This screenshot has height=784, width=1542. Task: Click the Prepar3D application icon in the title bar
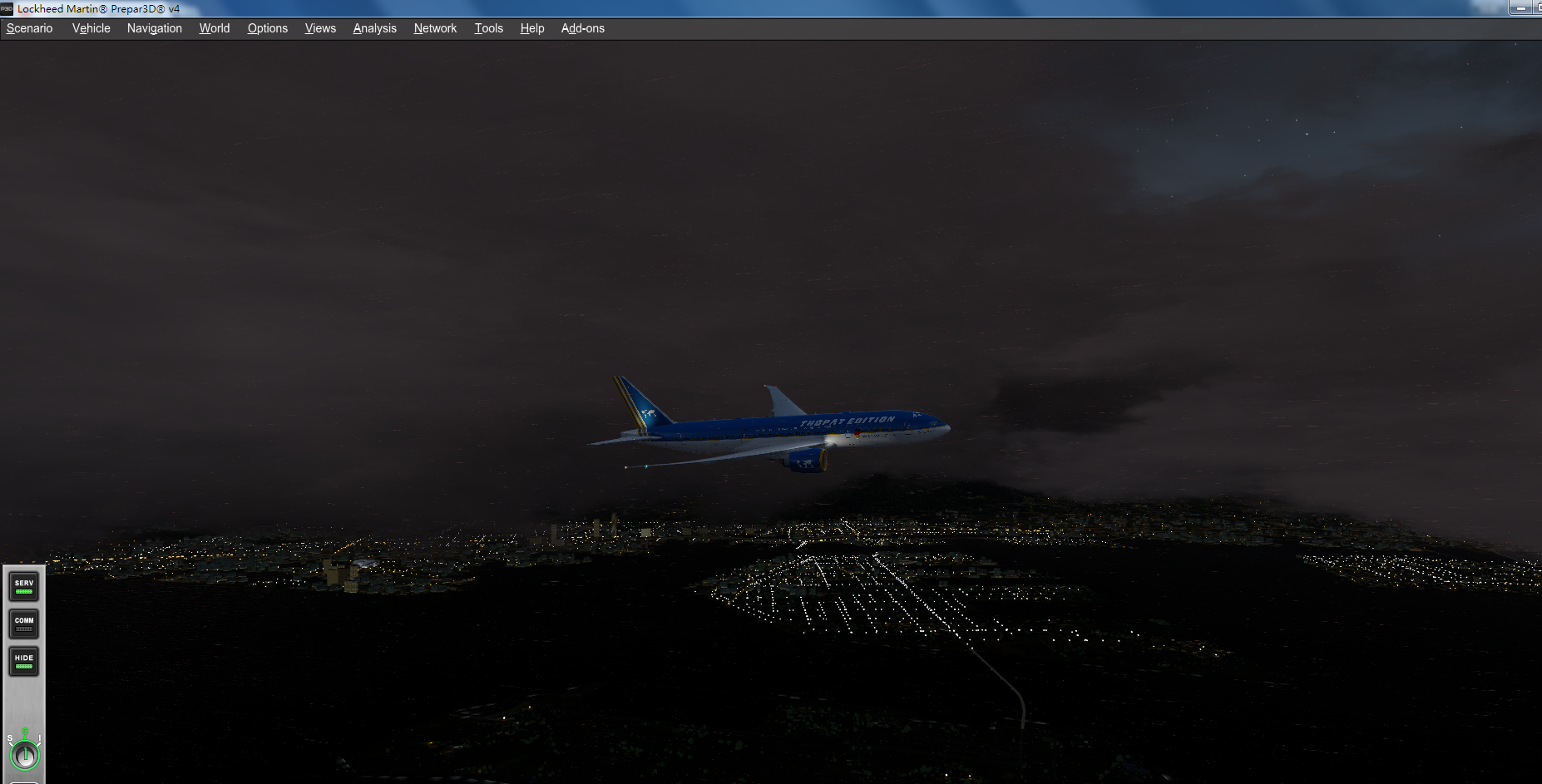[7, 8]
